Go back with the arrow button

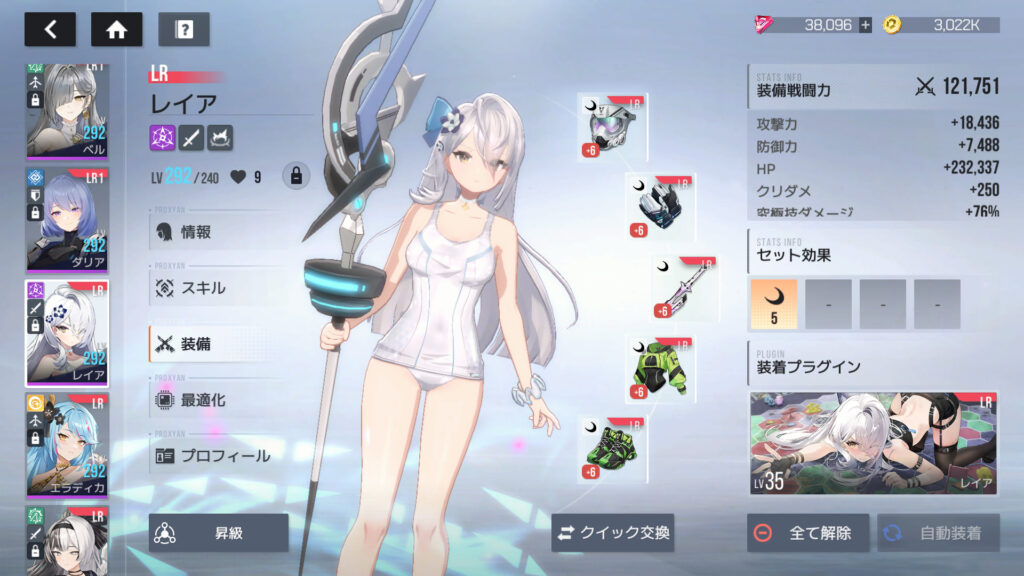(50, 29)
